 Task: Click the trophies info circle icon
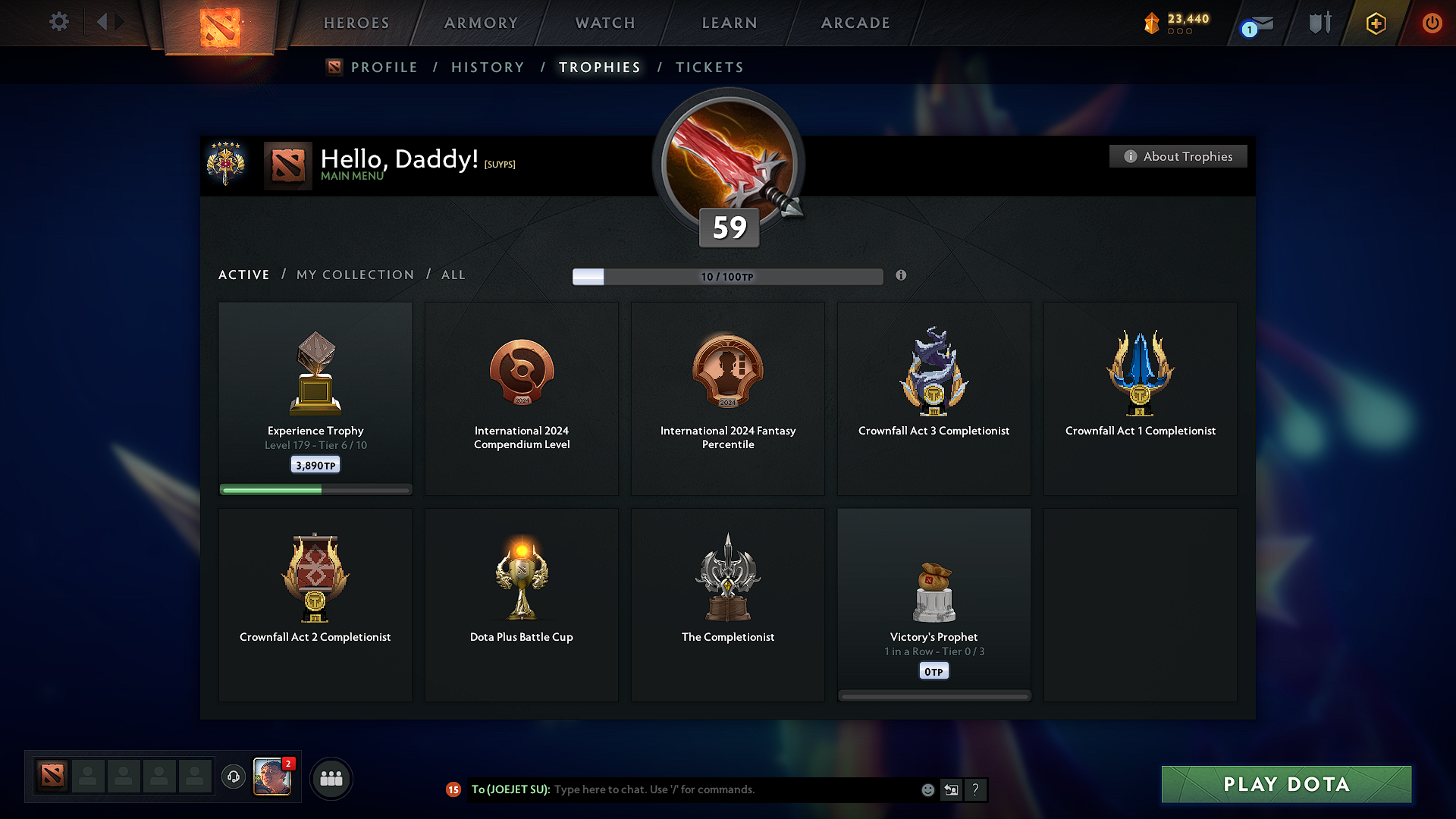click(x=902, y=276)
